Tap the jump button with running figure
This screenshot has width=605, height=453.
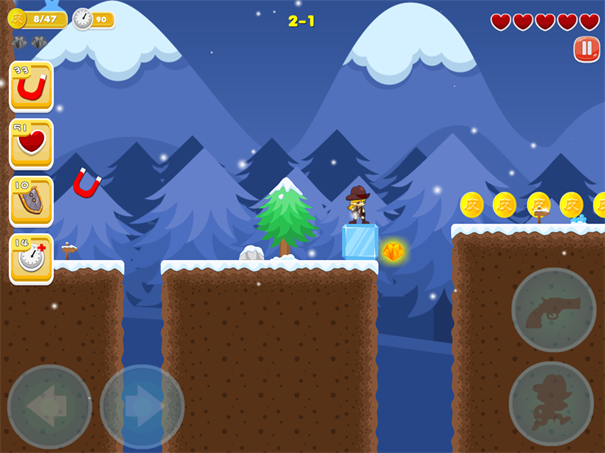click(551, 403)
